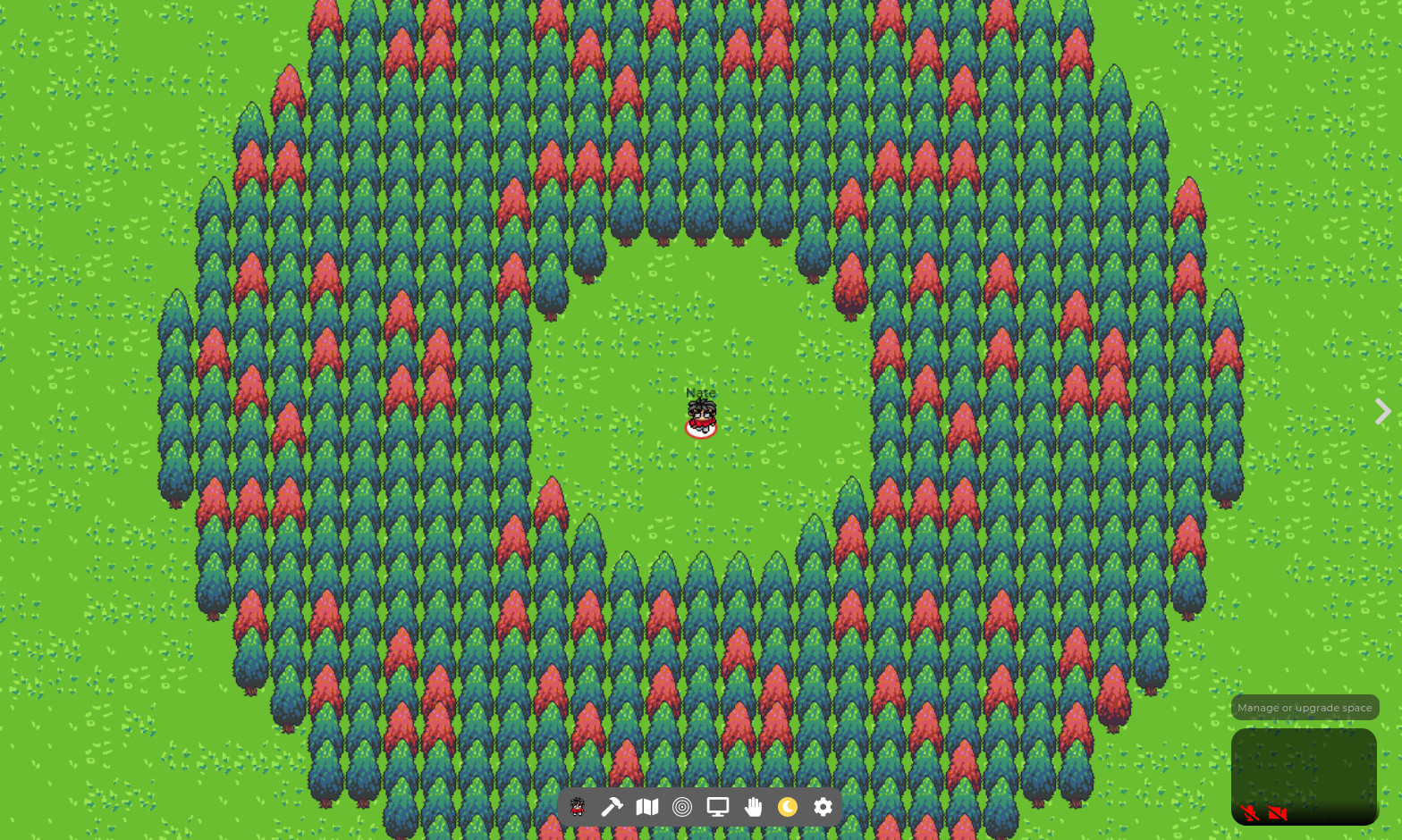Screen dimensions: 1402x840
Task: Open the minimap icon
Action: [646, 807]
